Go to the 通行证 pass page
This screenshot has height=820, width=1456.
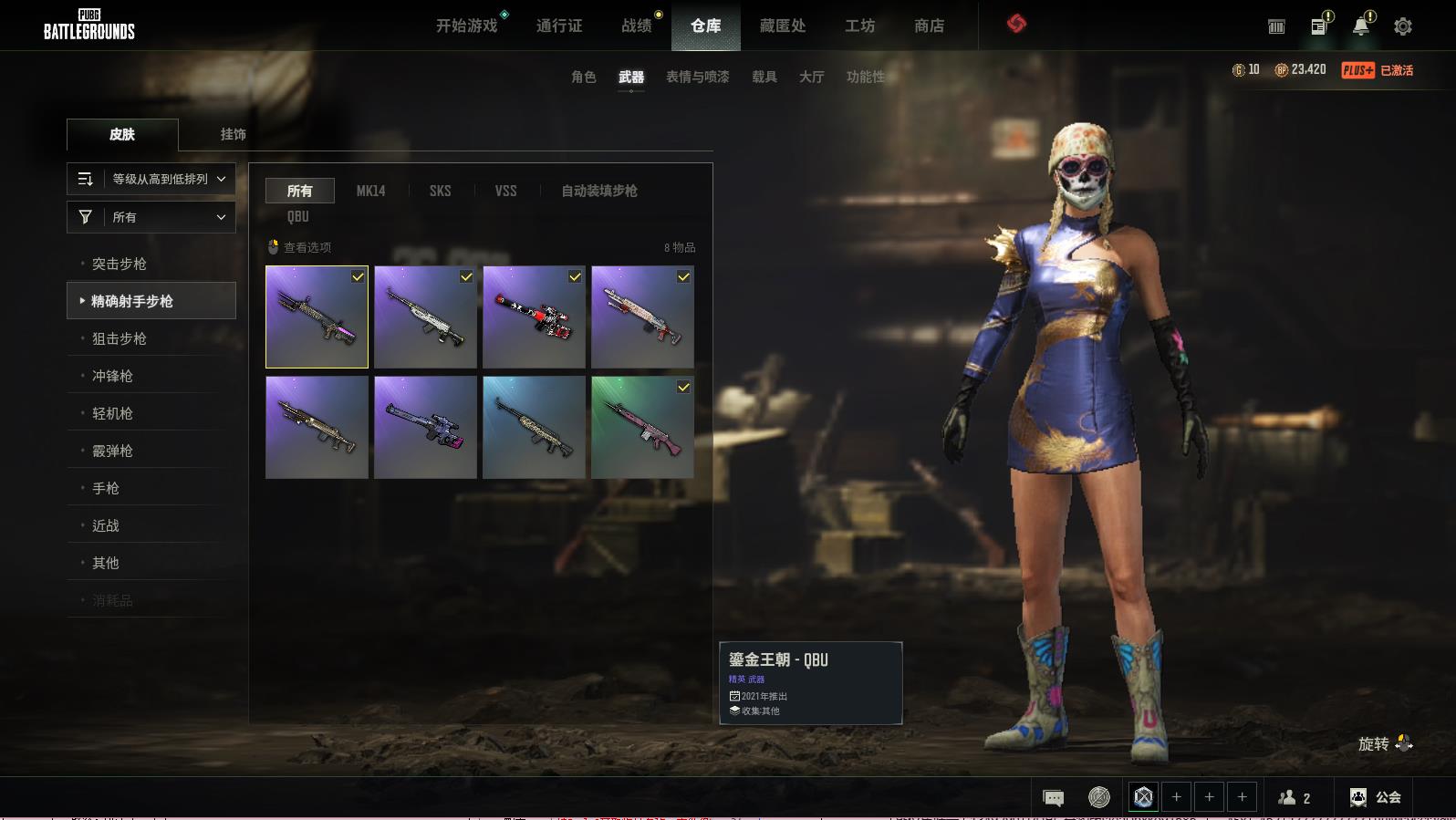559,26
